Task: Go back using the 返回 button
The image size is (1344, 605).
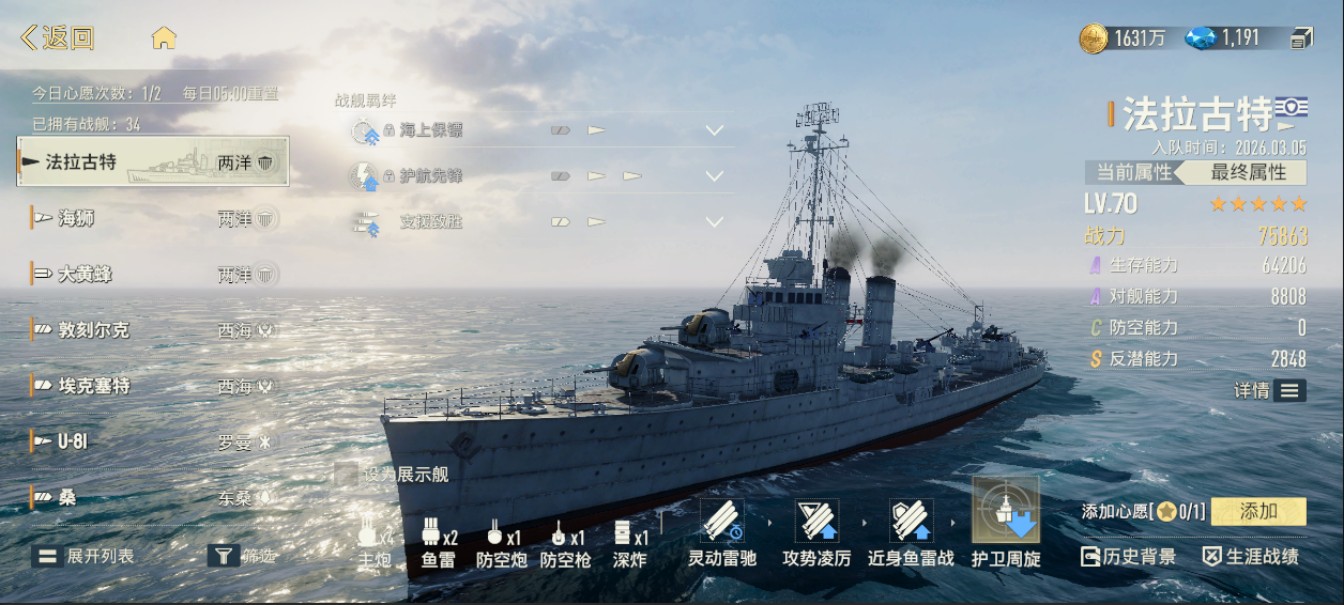Action: 58,38
